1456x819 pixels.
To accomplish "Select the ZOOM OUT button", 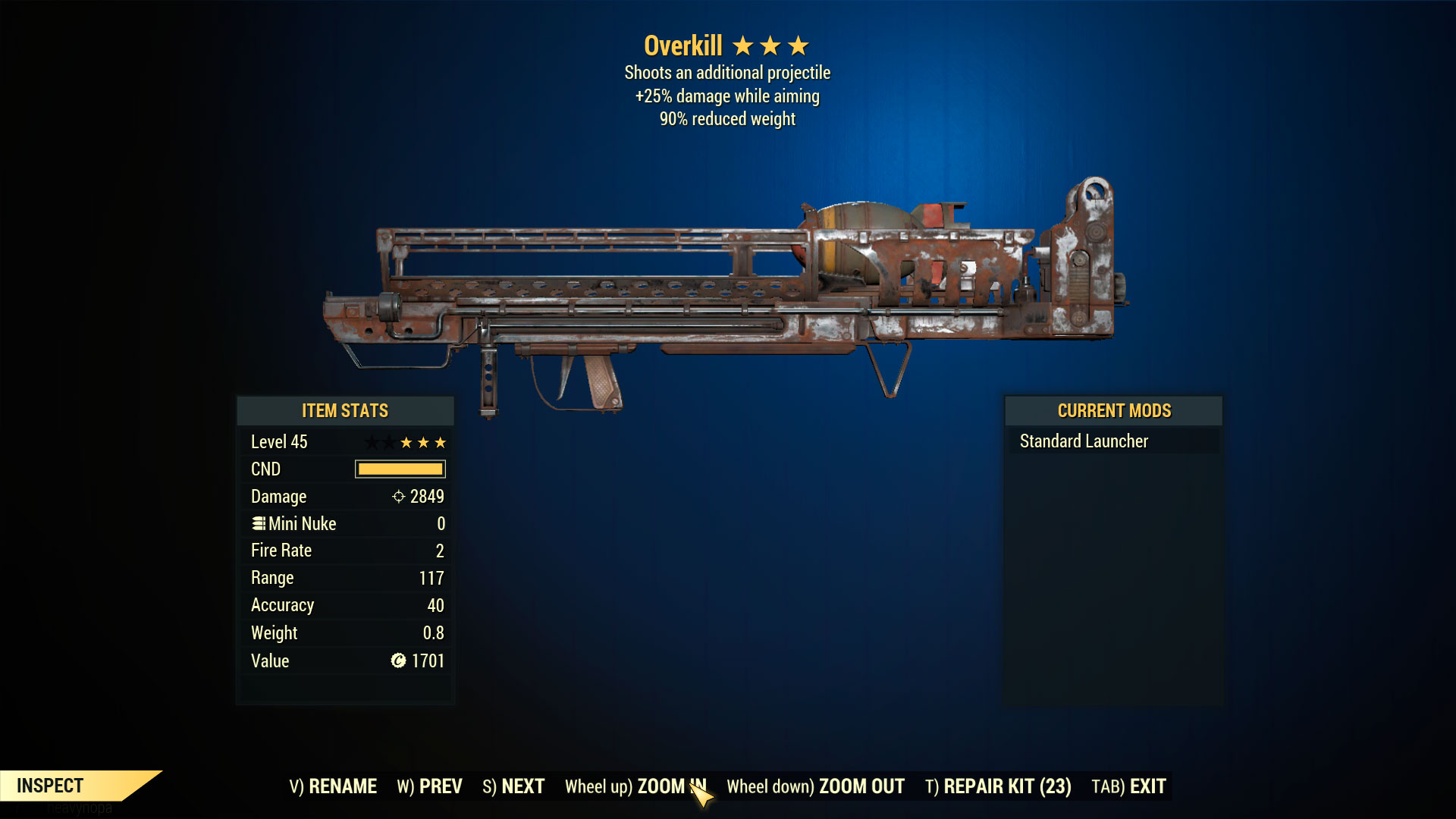I will [815, 786].
